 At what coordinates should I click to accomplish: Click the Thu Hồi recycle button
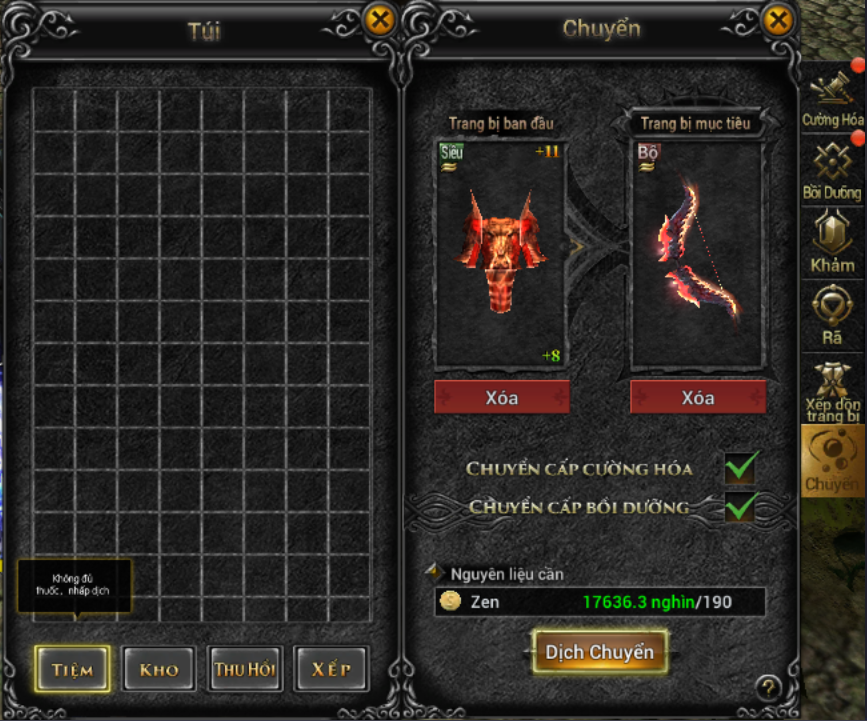point(245,669)
